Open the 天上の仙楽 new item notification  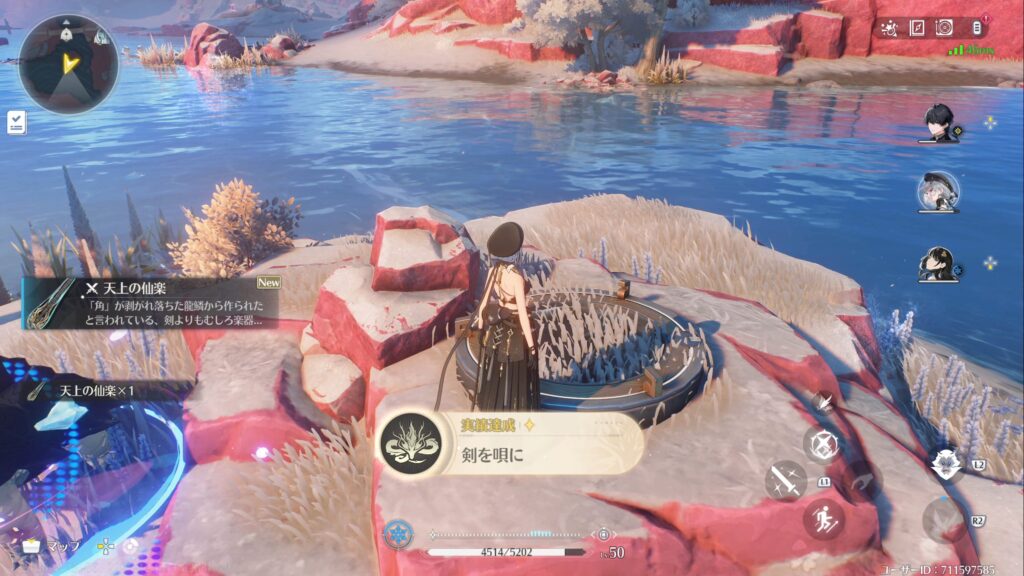[x=150, y=302]
